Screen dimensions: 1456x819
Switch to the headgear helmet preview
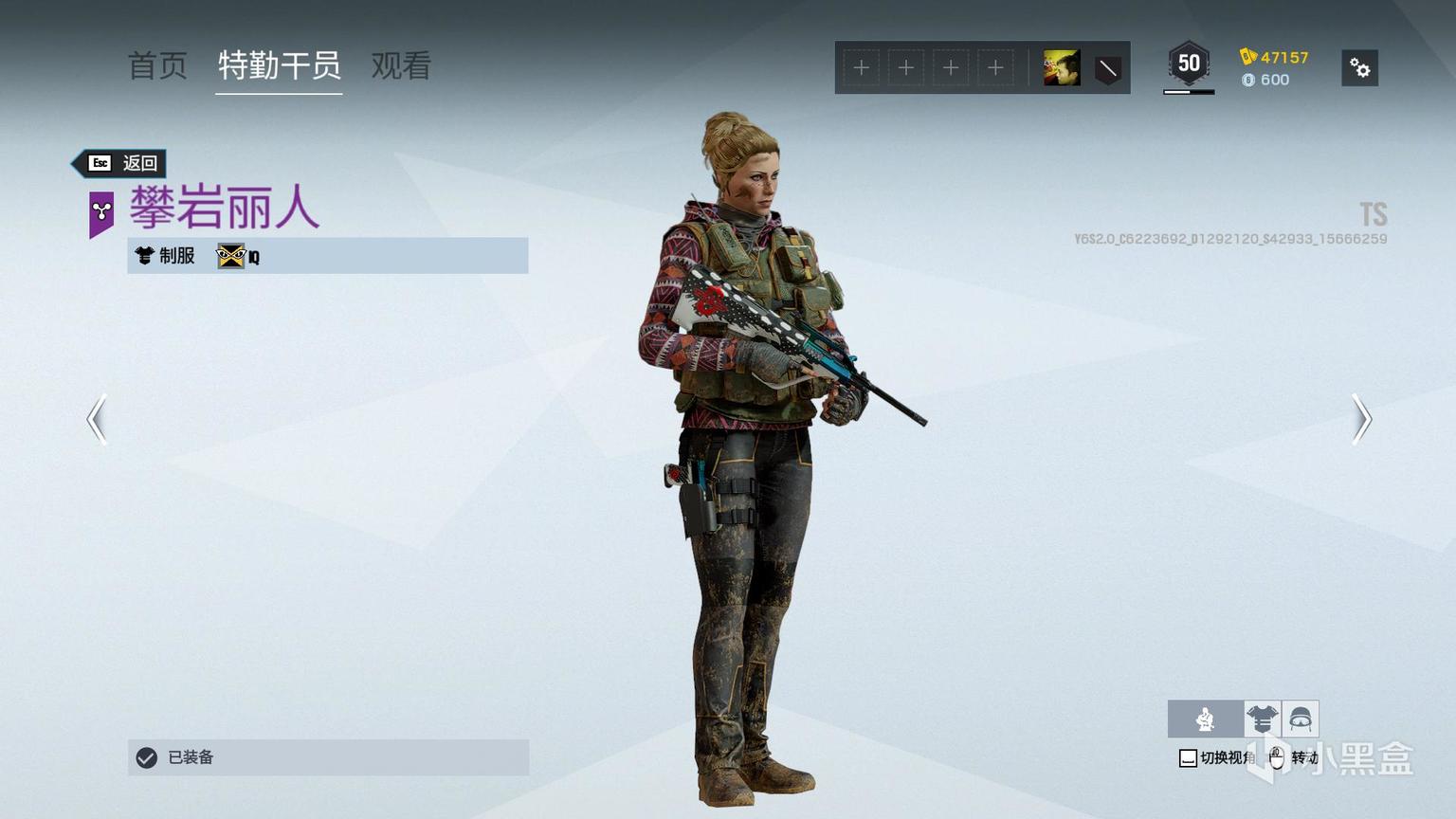1301,719
